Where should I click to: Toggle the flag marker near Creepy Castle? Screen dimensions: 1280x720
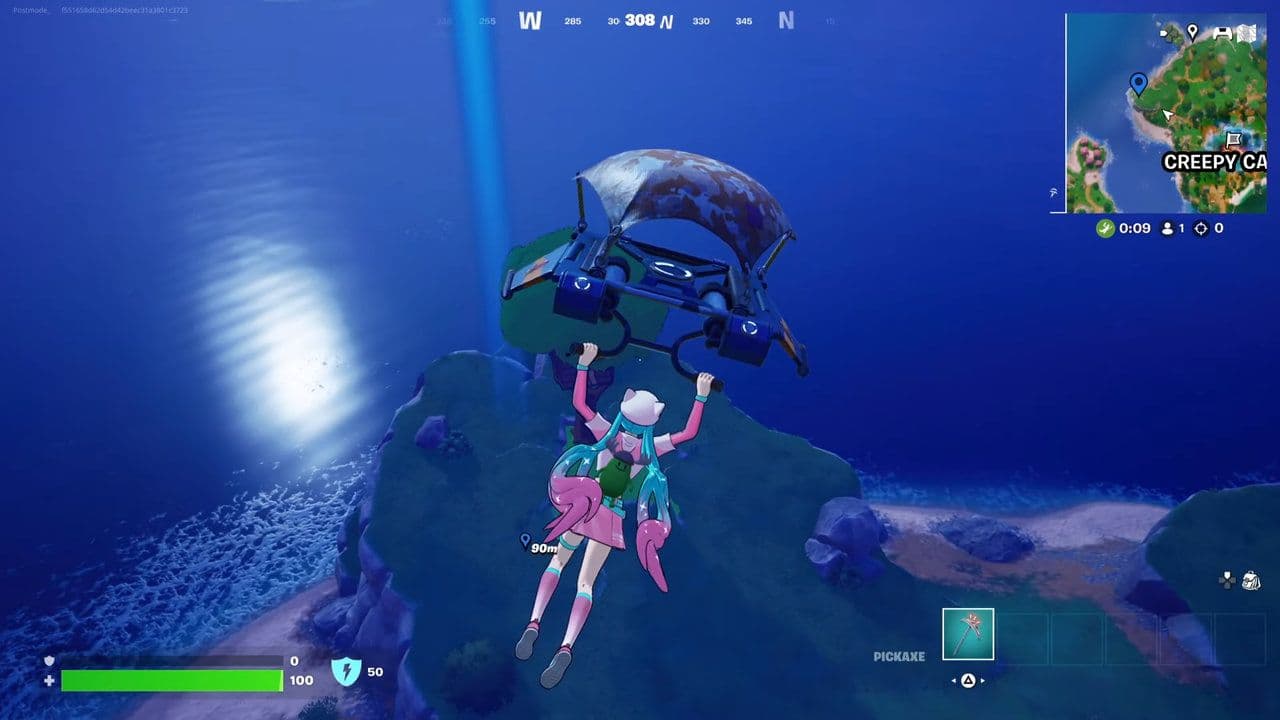pyautogui.click(x=1234, y=139)
